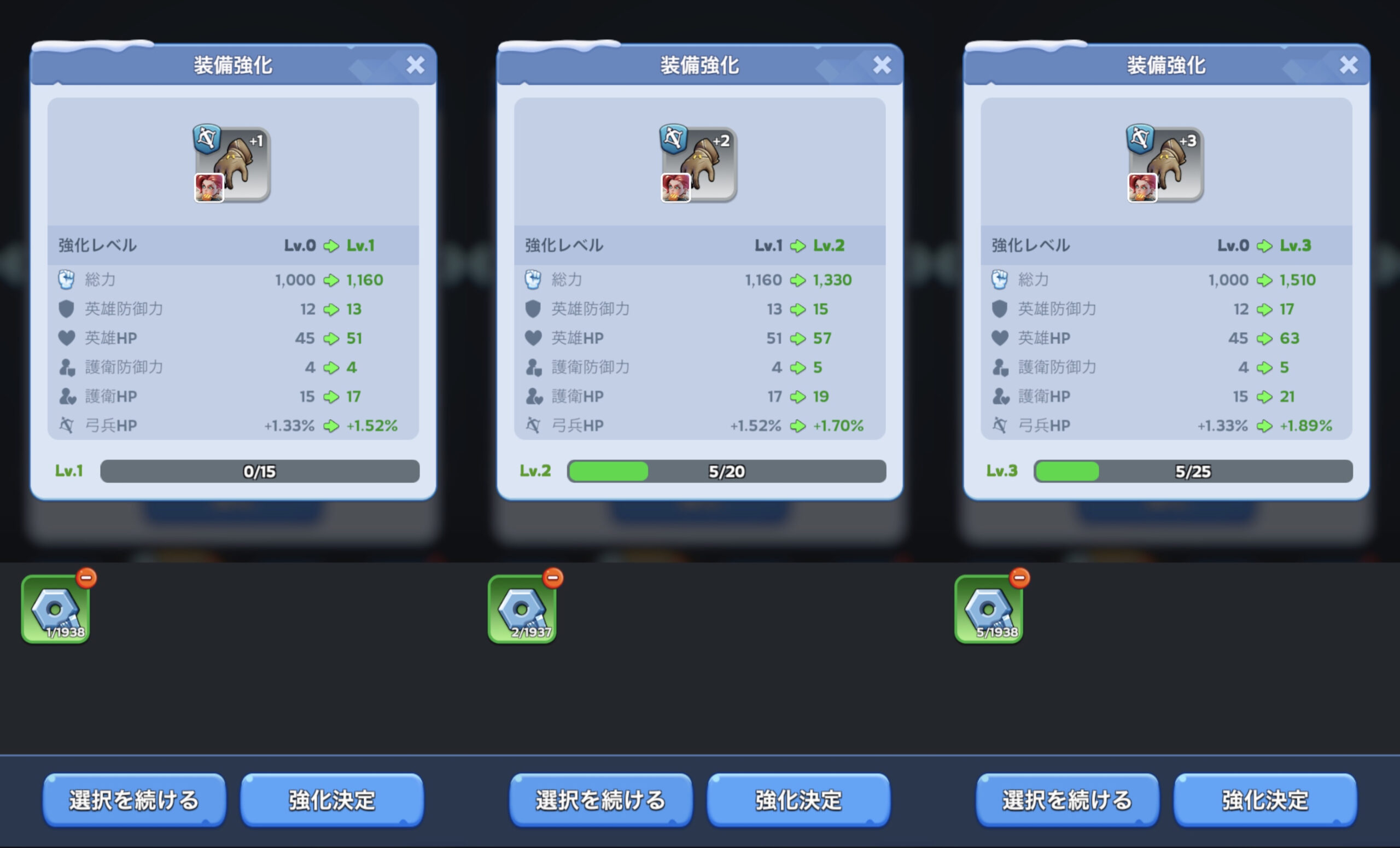
Task: Select the fist 総力 stat icon
Action: [67, 280]
